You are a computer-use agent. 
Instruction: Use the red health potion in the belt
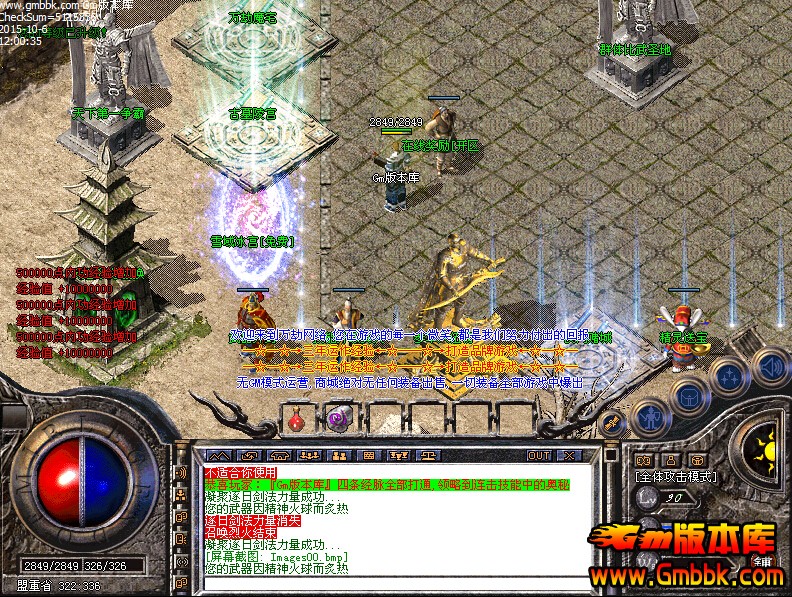tap(297, 420)
